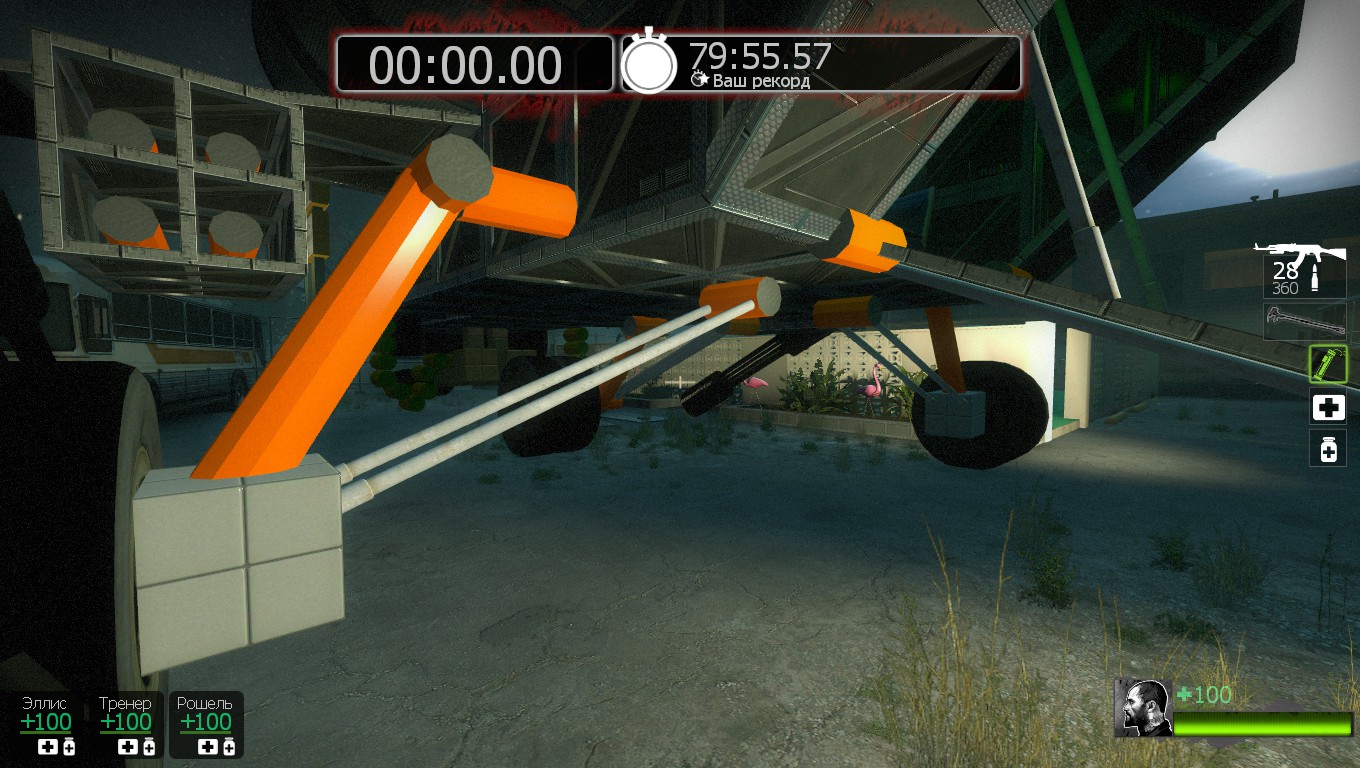Switch to the crowbar melee slot

(1304, 321)
